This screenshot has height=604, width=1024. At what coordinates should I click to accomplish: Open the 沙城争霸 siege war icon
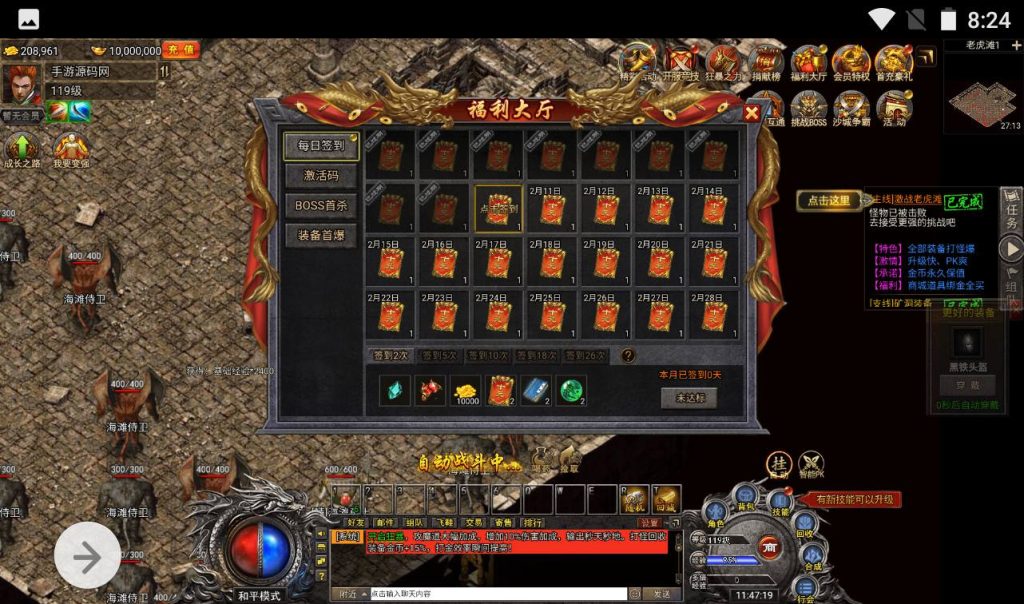click(851, 107)
